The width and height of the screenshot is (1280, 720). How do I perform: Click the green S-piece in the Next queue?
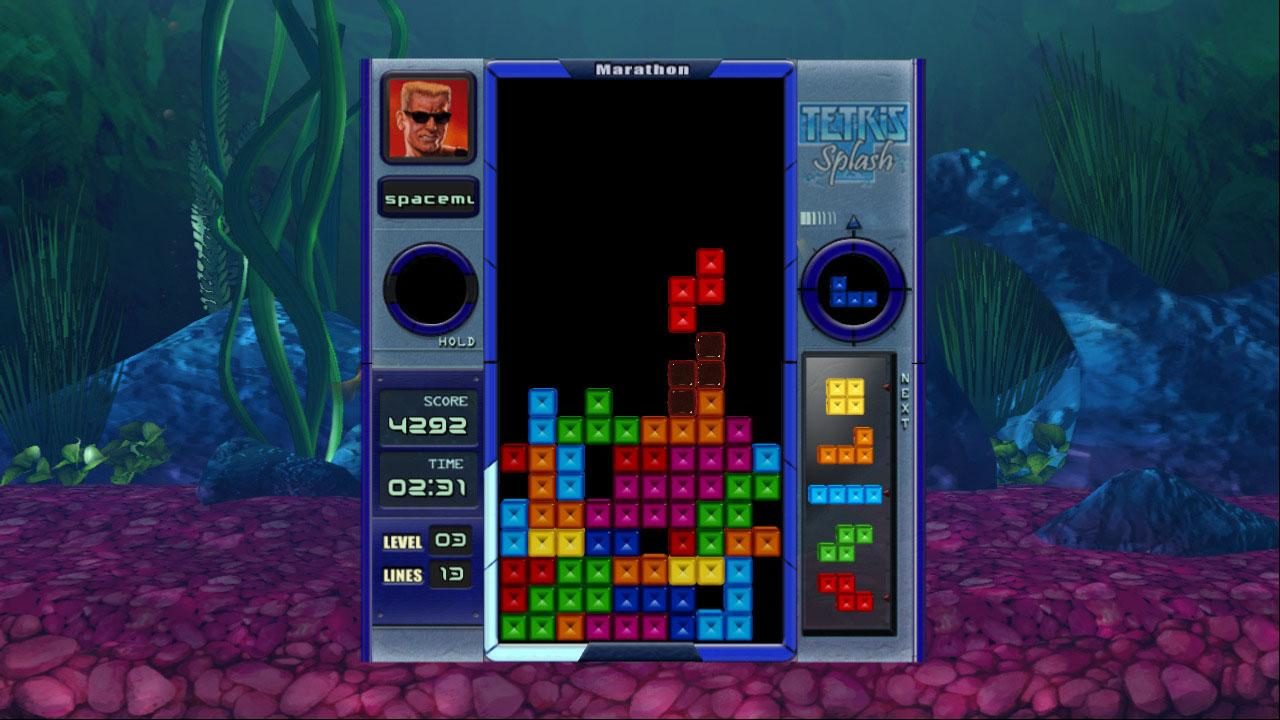click(845, 542)
